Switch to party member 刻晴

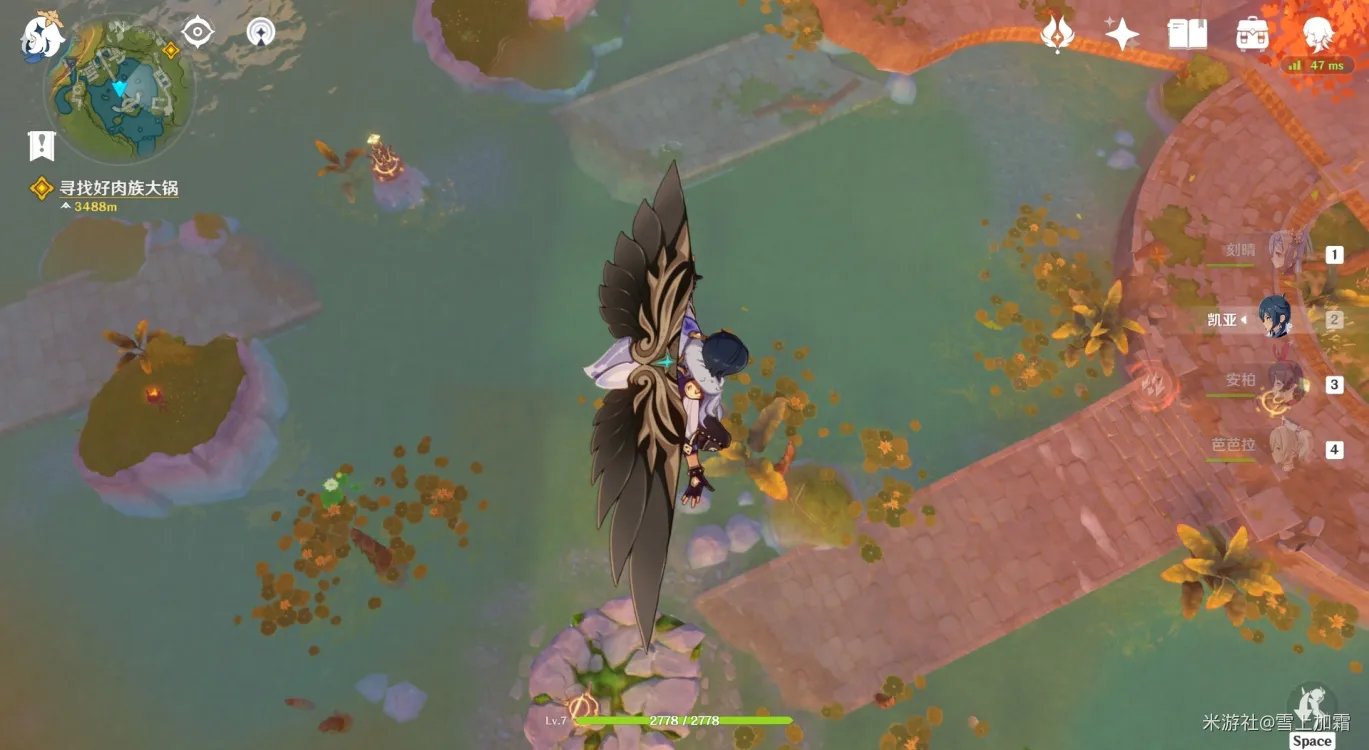1283,253
